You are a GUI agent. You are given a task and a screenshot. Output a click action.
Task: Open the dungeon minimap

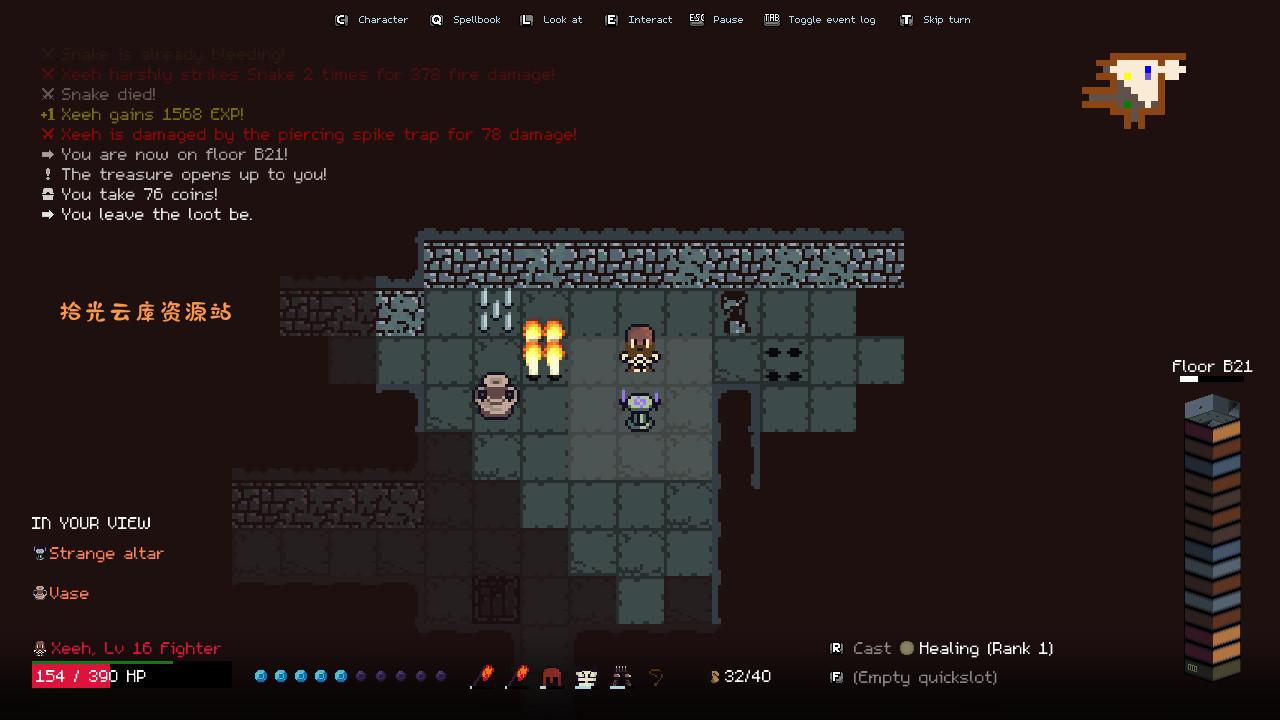point(1135,88)
